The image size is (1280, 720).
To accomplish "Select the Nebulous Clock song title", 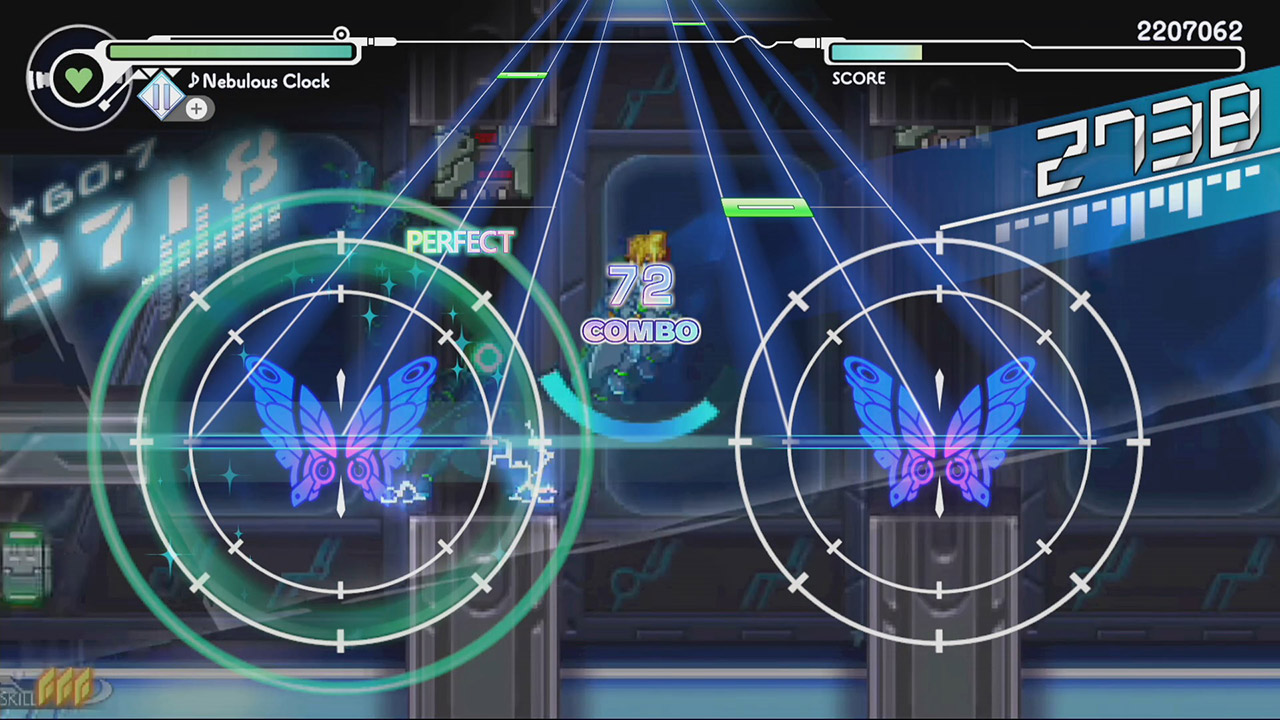I will tap(265, 82).
